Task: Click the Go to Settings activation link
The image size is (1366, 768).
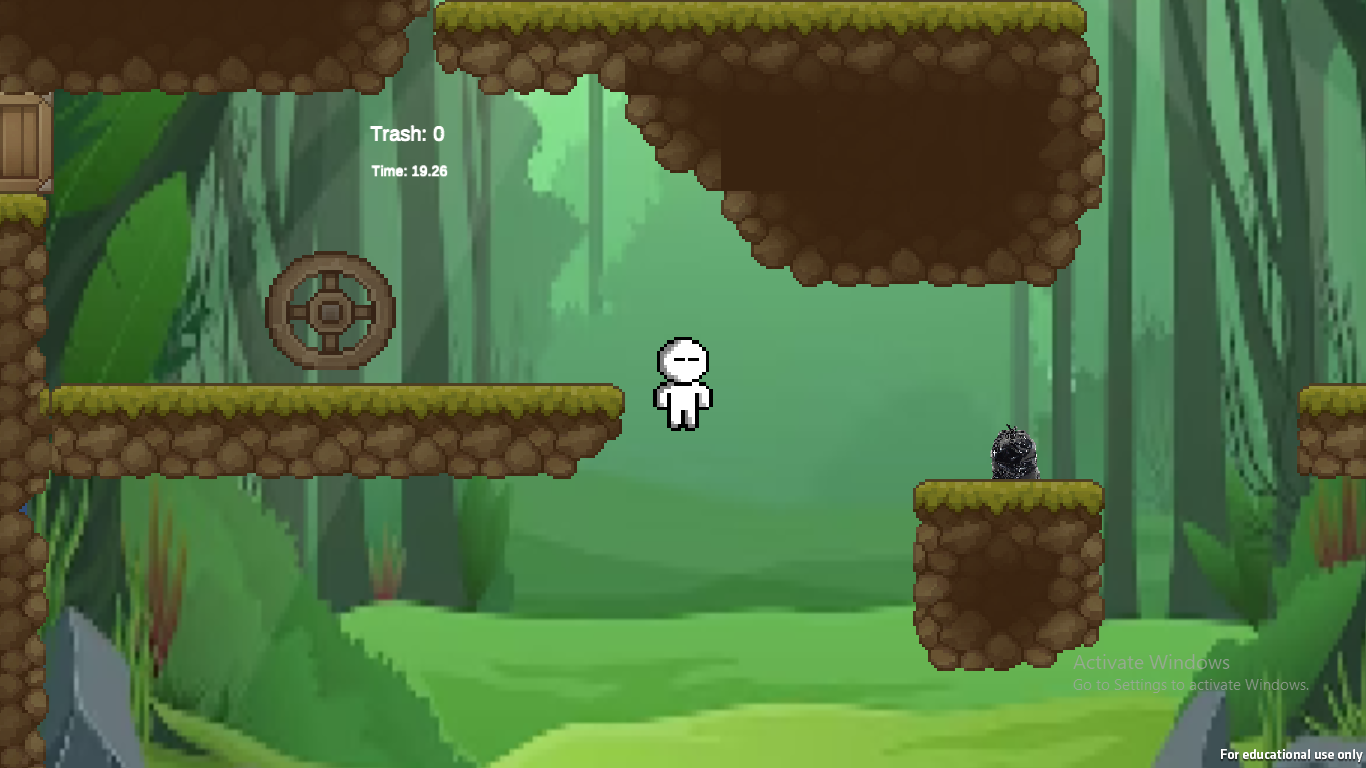Action: tap(1190, 685)
